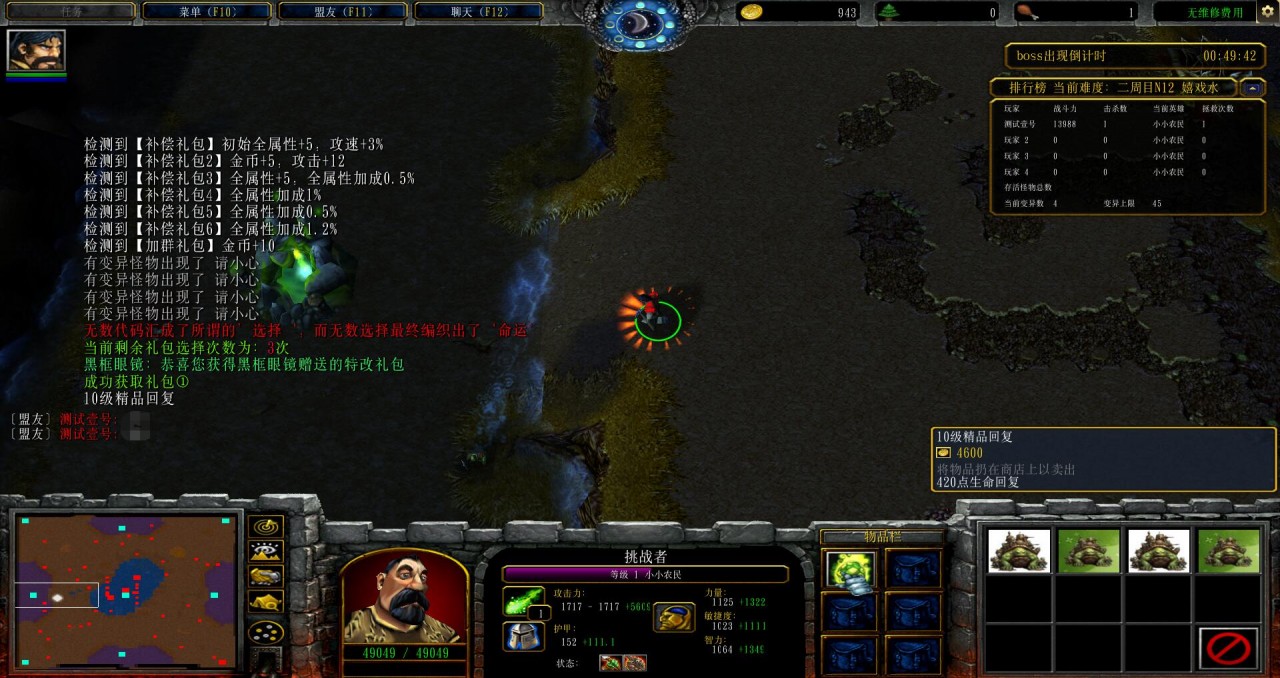Click the helmet armor icon
The image size is (1280, 678).
(x=523, y=636)
